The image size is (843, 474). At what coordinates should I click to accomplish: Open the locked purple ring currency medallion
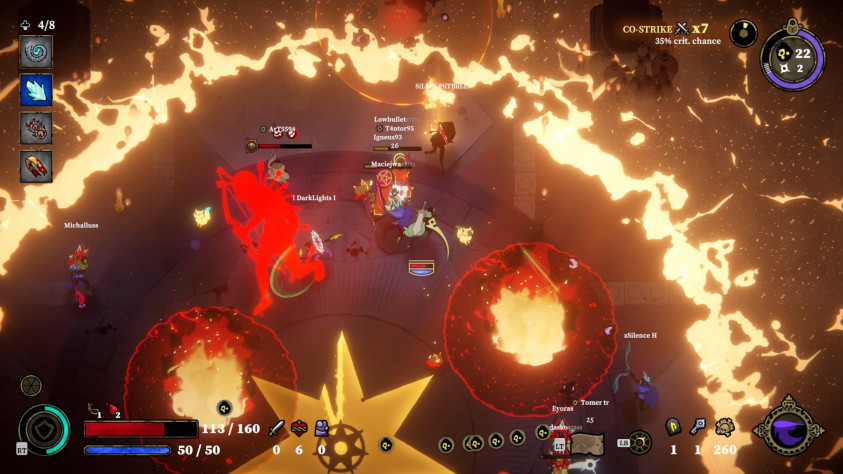click(792, 60)
